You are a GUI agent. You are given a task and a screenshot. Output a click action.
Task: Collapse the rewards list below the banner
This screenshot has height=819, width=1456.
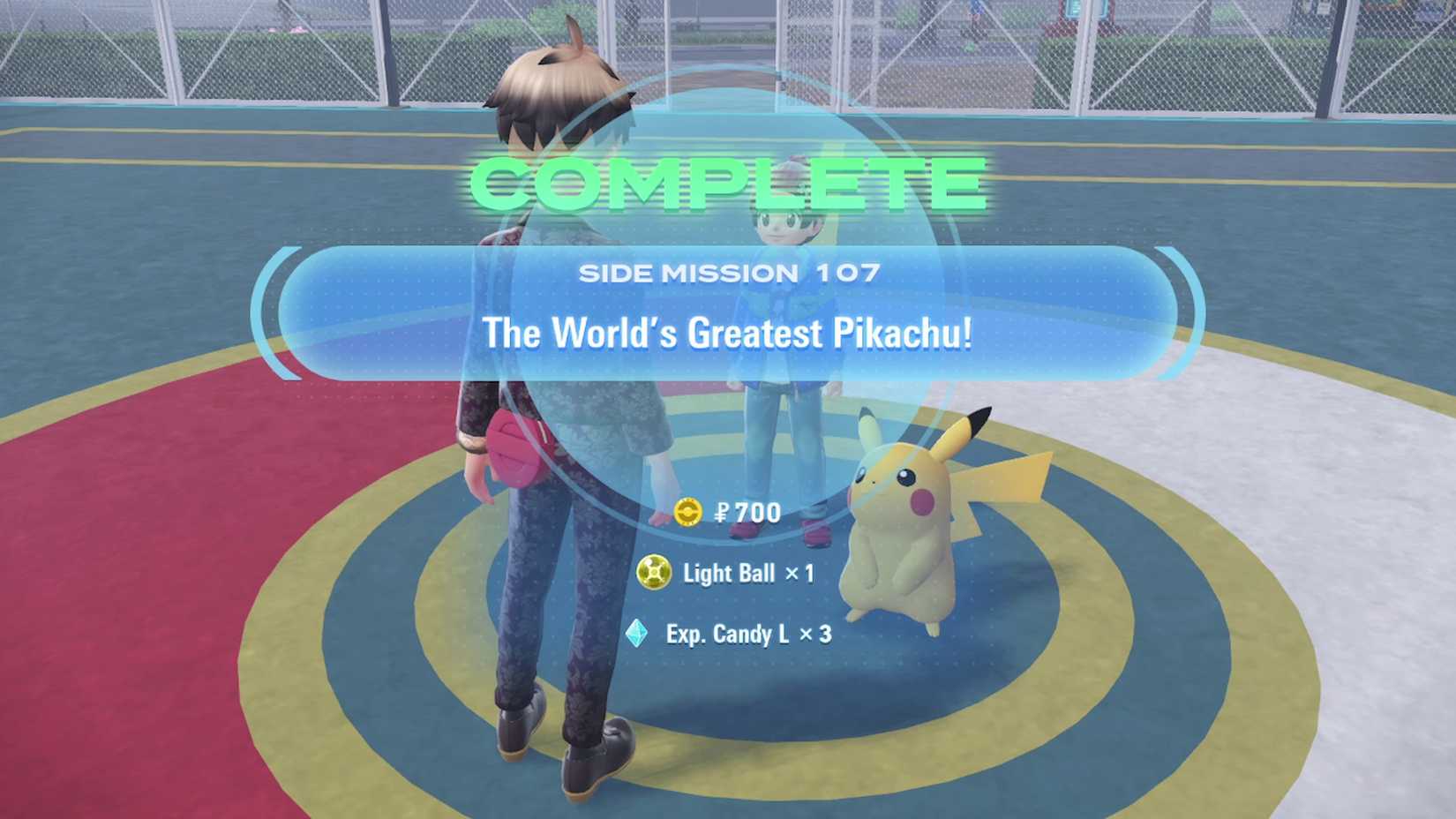pos(728,574)
